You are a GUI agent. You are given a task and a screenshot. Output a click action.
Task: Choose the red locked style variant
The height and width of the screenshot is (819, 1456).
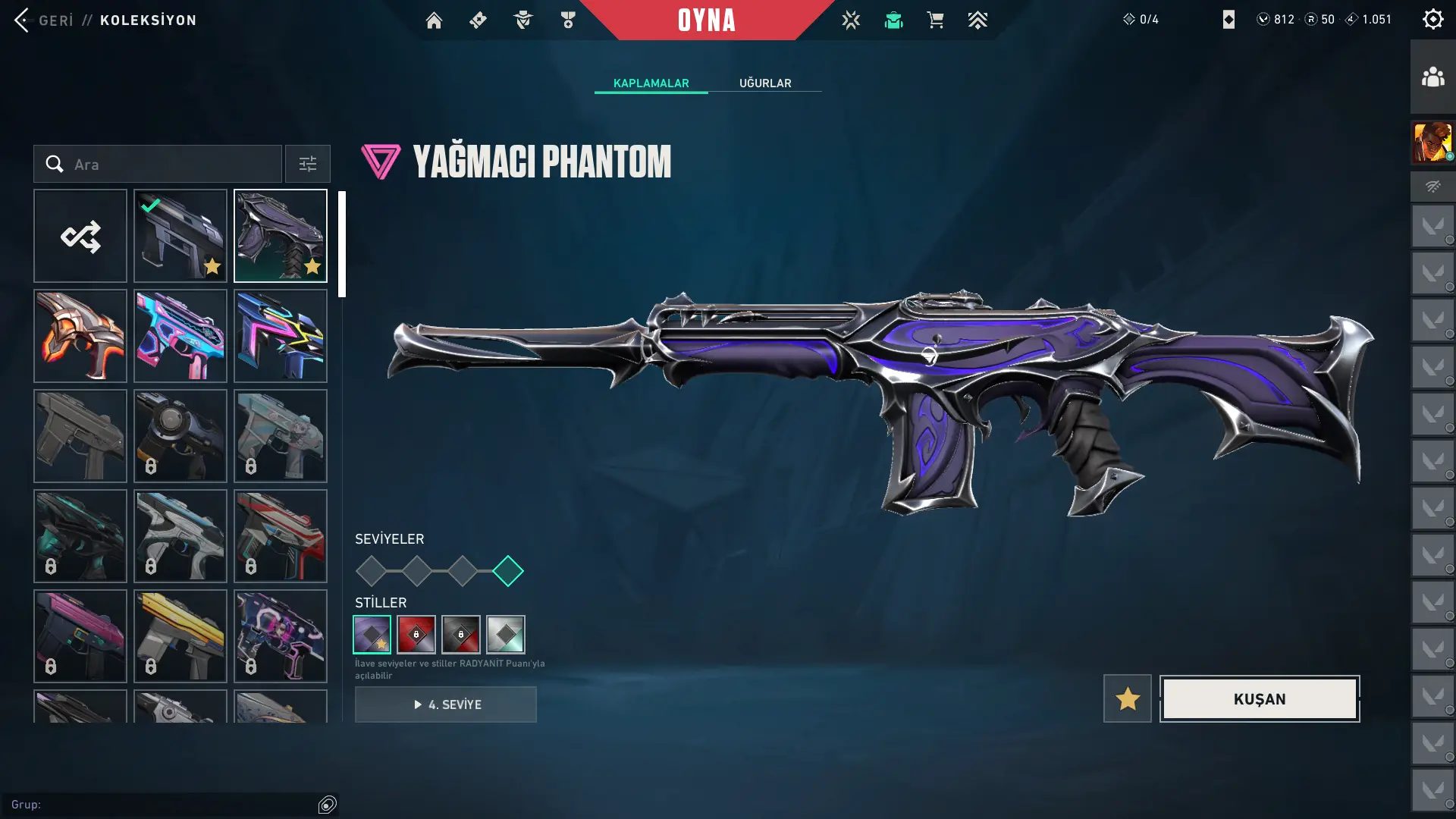click(416, 635)
